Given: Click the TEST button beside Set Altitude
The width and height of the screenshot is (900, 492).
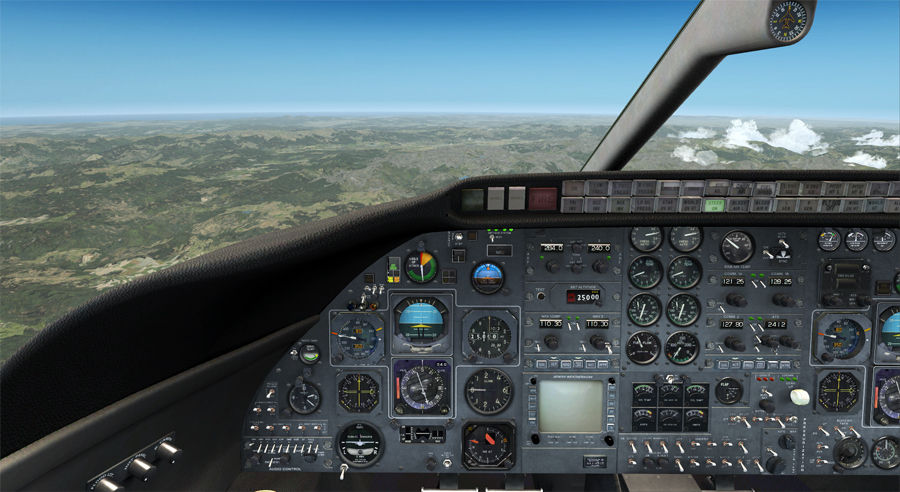Looking at the screenshot, I should (x=540, y=297).
